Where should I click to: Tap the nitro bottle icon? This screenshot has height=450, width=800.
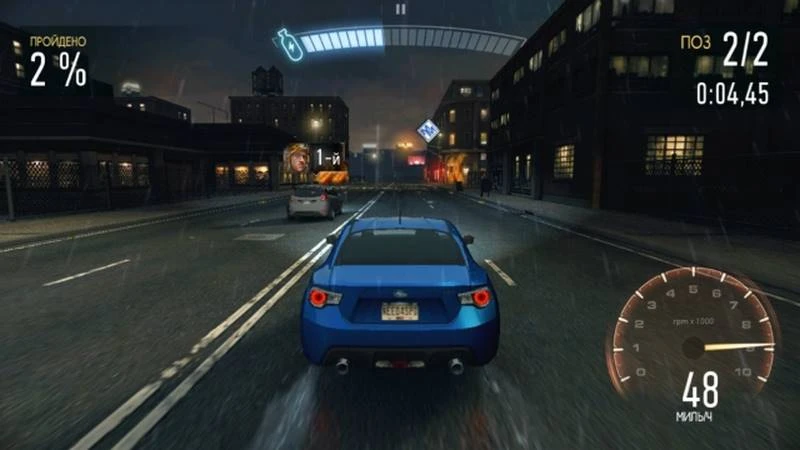290,45
